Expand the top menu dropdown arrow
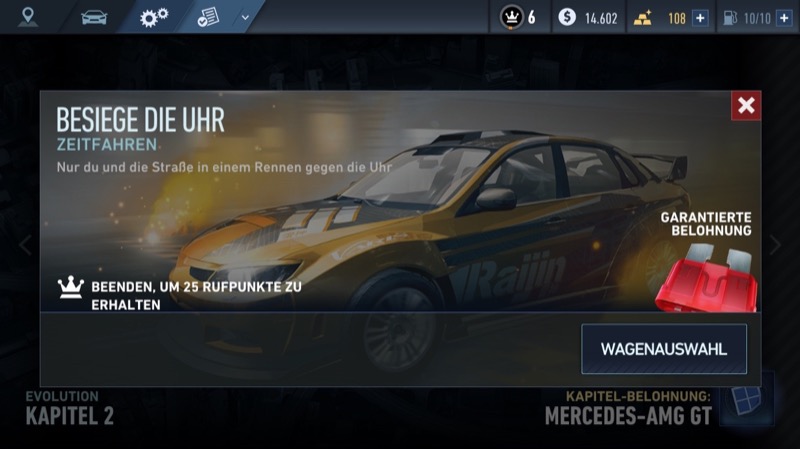The height and width of the screenshot is (449, 800). coord(245,17)
